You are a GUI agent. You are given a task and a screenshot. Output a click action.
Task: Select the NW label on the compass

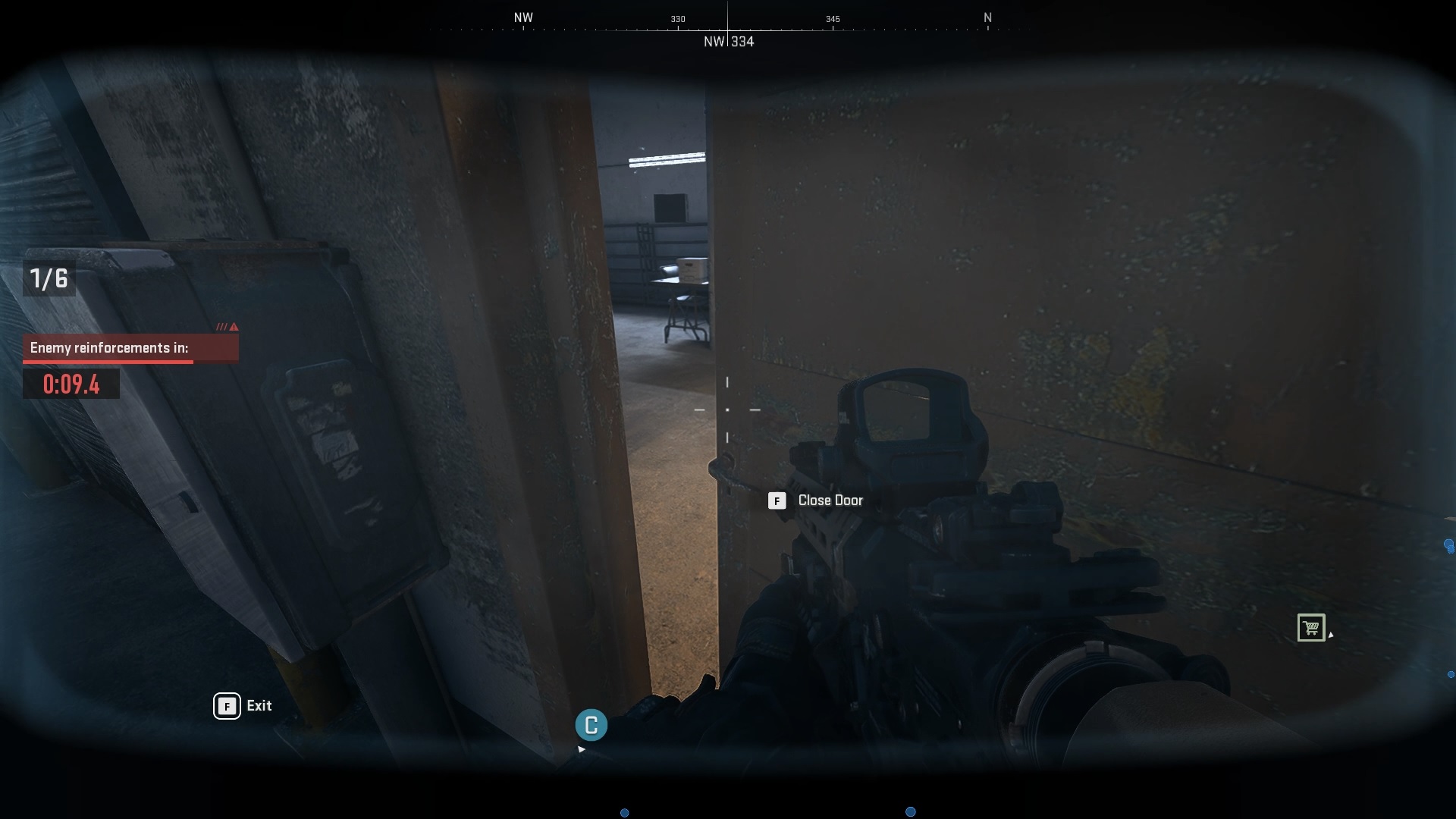click(523, 17)
